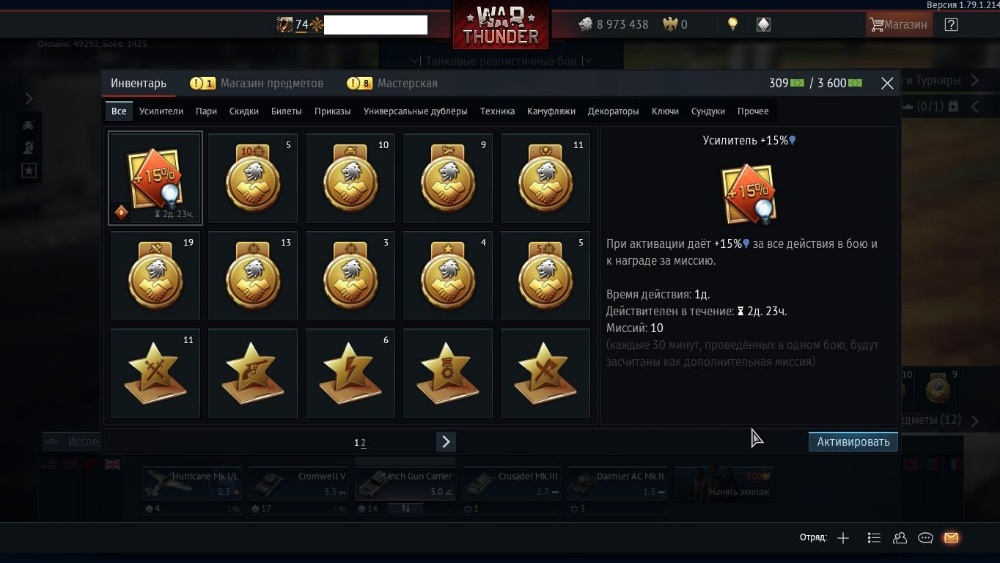Close the inventory window
1000x563 pixels.
click(887, 84)
